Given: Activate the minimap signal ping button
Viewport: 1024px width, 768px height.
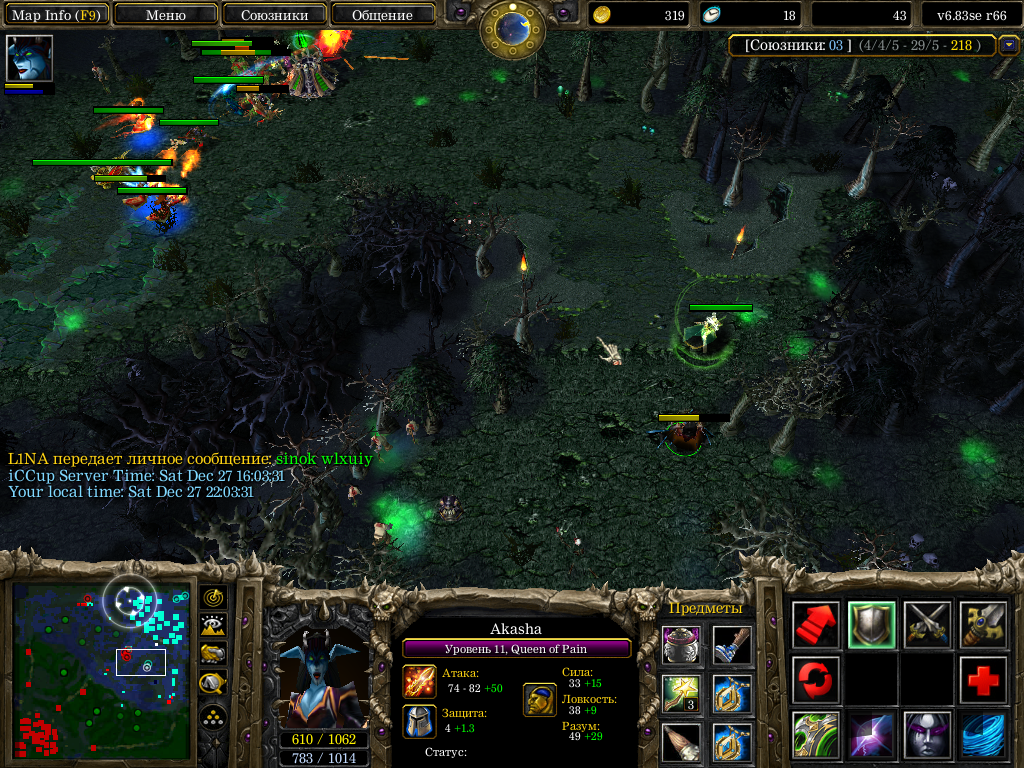Looking at the screenshot, I should coord(213,597).
